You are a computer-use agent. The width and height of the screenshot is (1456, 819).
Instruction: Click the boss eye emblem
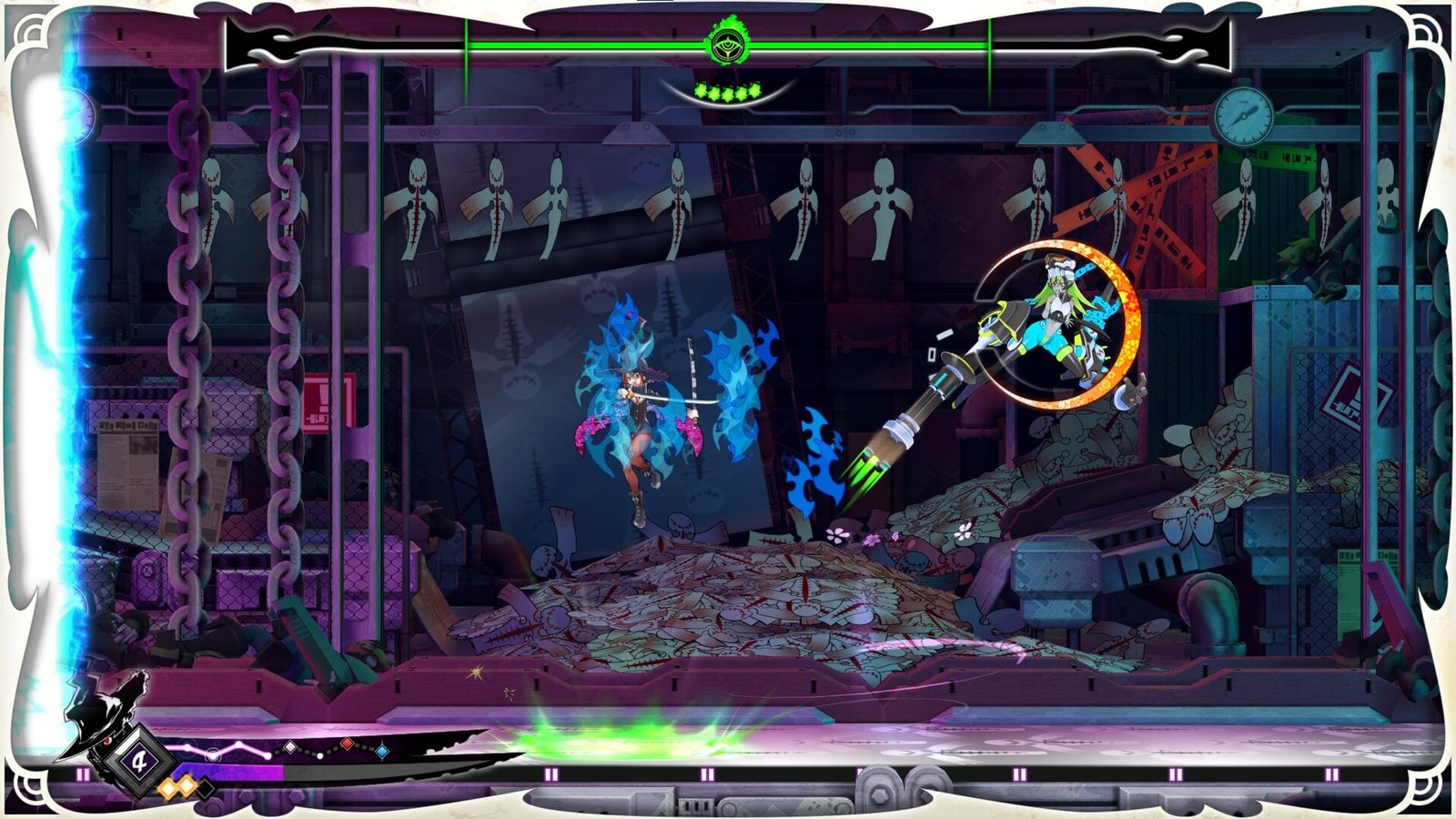pyautogui.click(x=727, y=43)
